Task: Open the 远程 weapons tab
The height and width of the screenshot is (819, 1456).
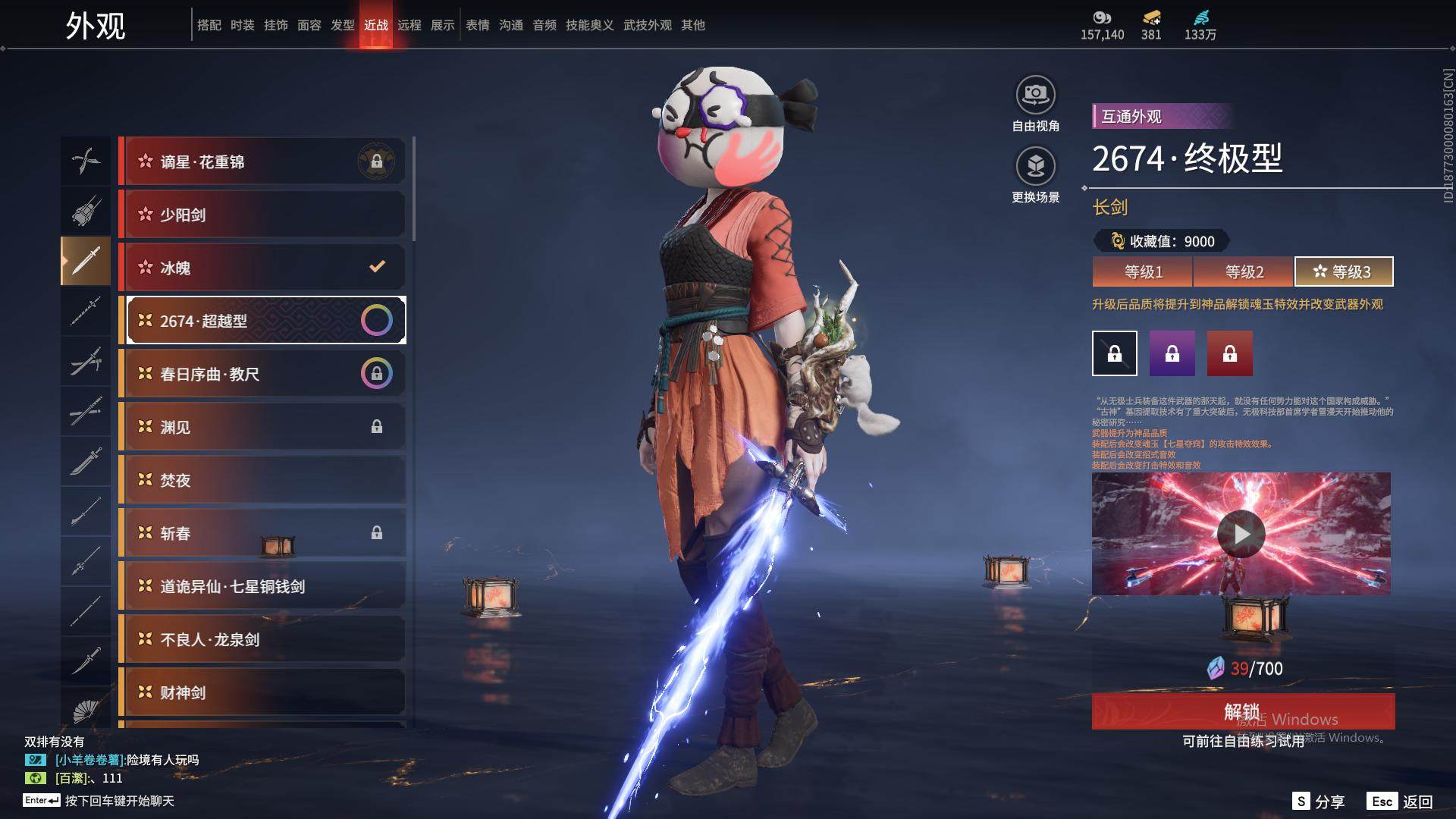Action: (409, 25)
